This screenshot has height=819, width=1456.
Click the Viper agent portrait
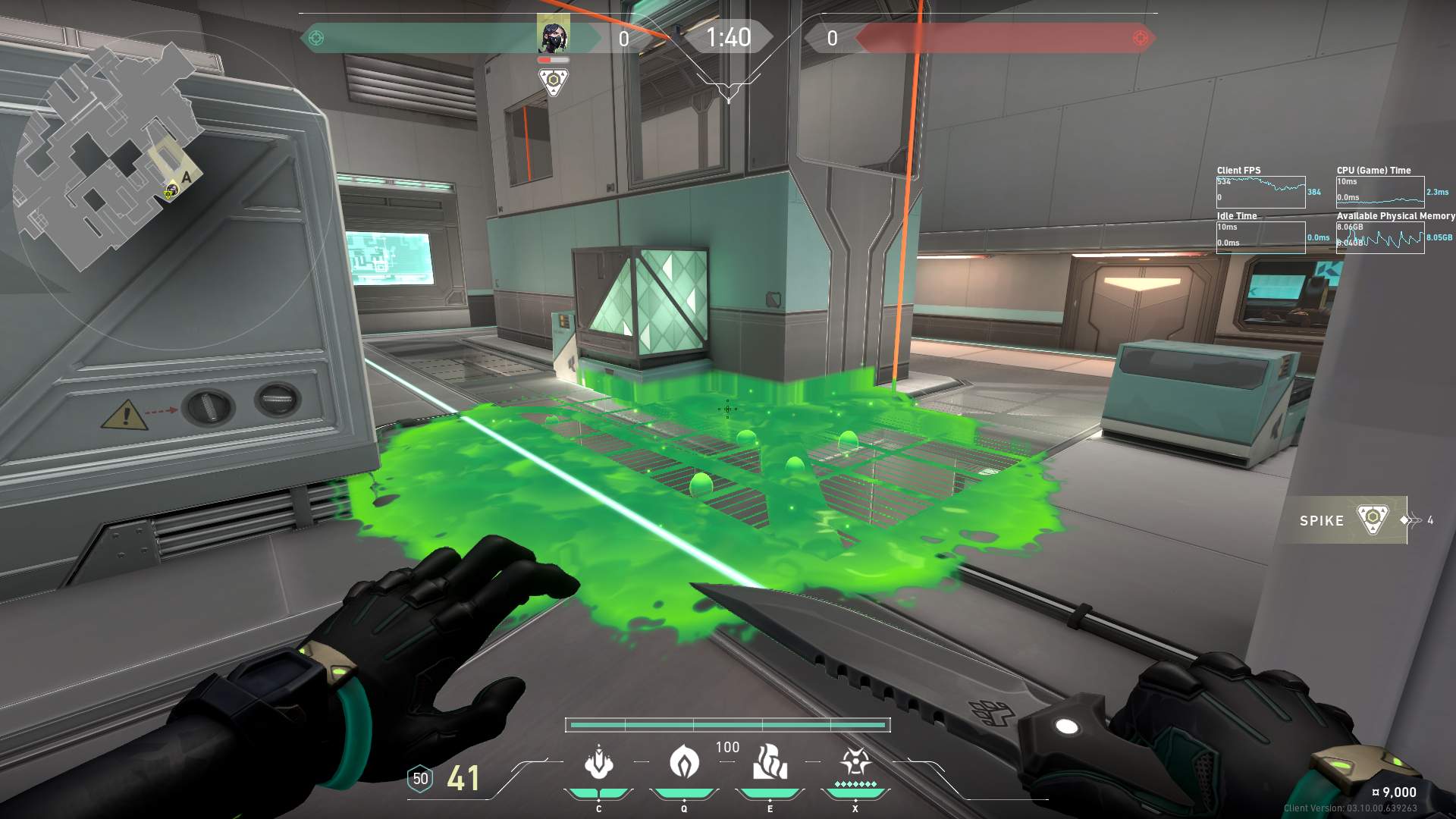[554, 36]
